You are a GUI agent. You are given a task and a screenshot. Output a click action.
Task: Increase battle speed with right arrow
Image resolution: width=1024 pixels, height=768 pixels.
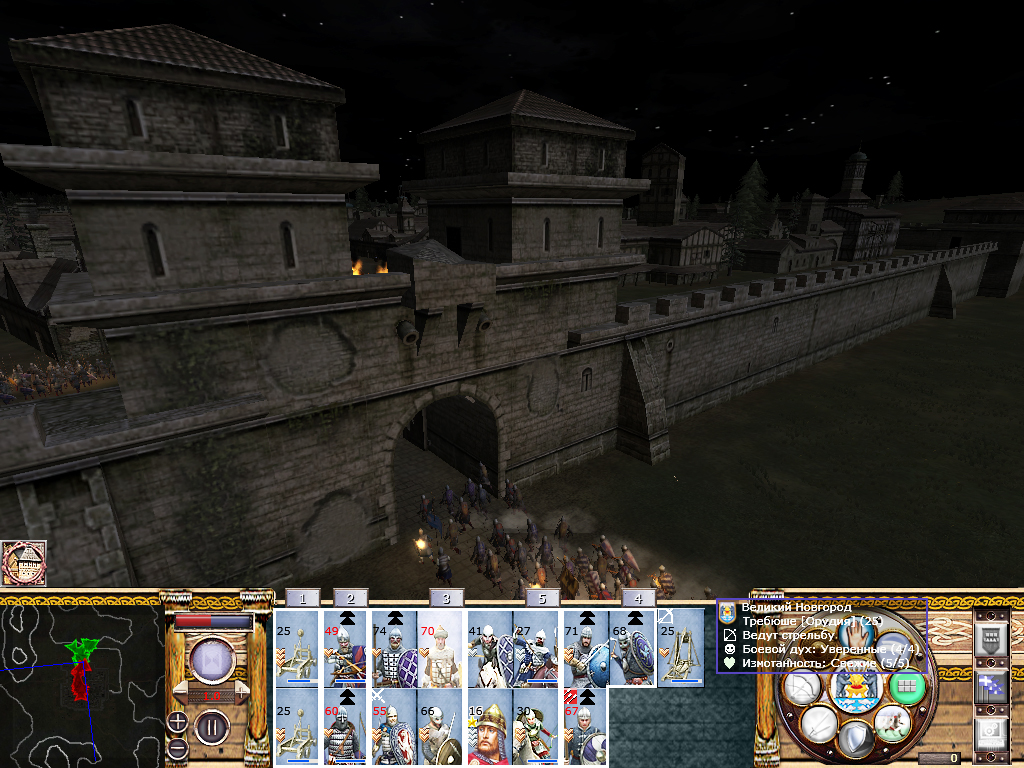(x=242, y=691)
